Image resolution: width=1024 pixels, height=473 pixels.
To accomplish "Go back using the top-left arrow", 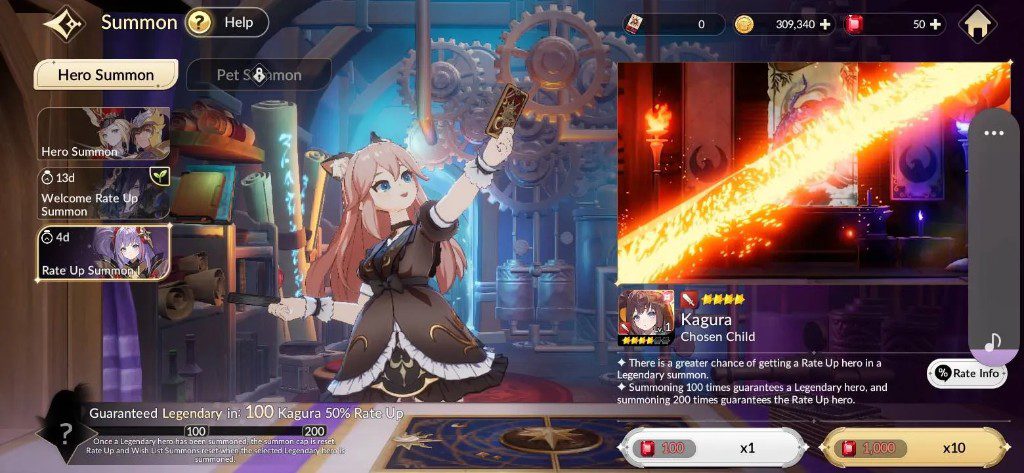I will click(64, 23).
